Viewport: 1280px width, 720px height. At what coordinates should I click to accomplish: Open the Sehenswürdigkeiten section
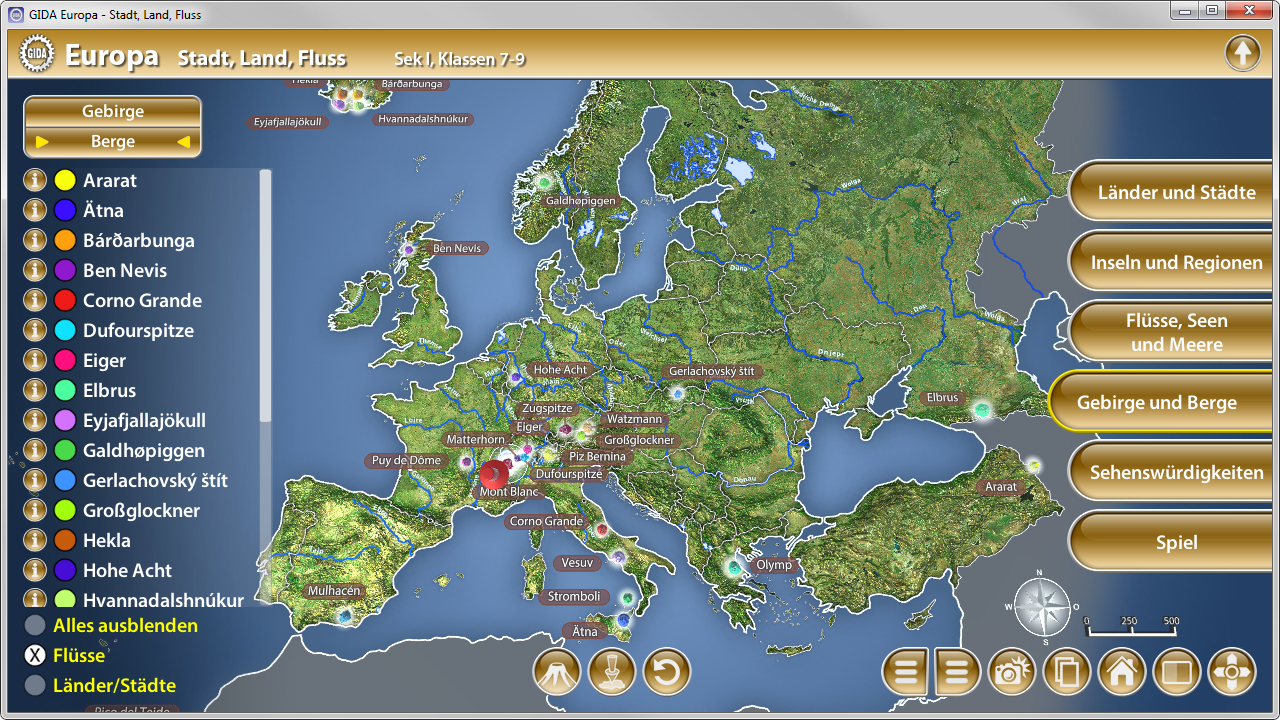(1170, 472)
